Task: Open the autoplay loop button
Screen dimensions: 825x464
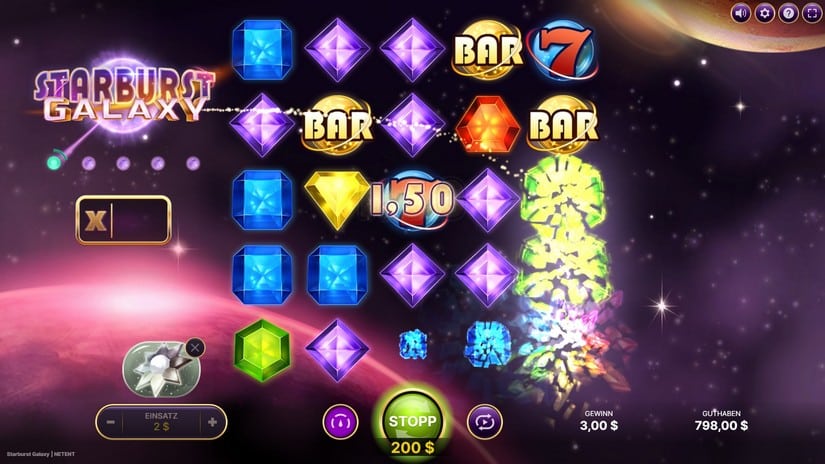Action: point(483,422)
